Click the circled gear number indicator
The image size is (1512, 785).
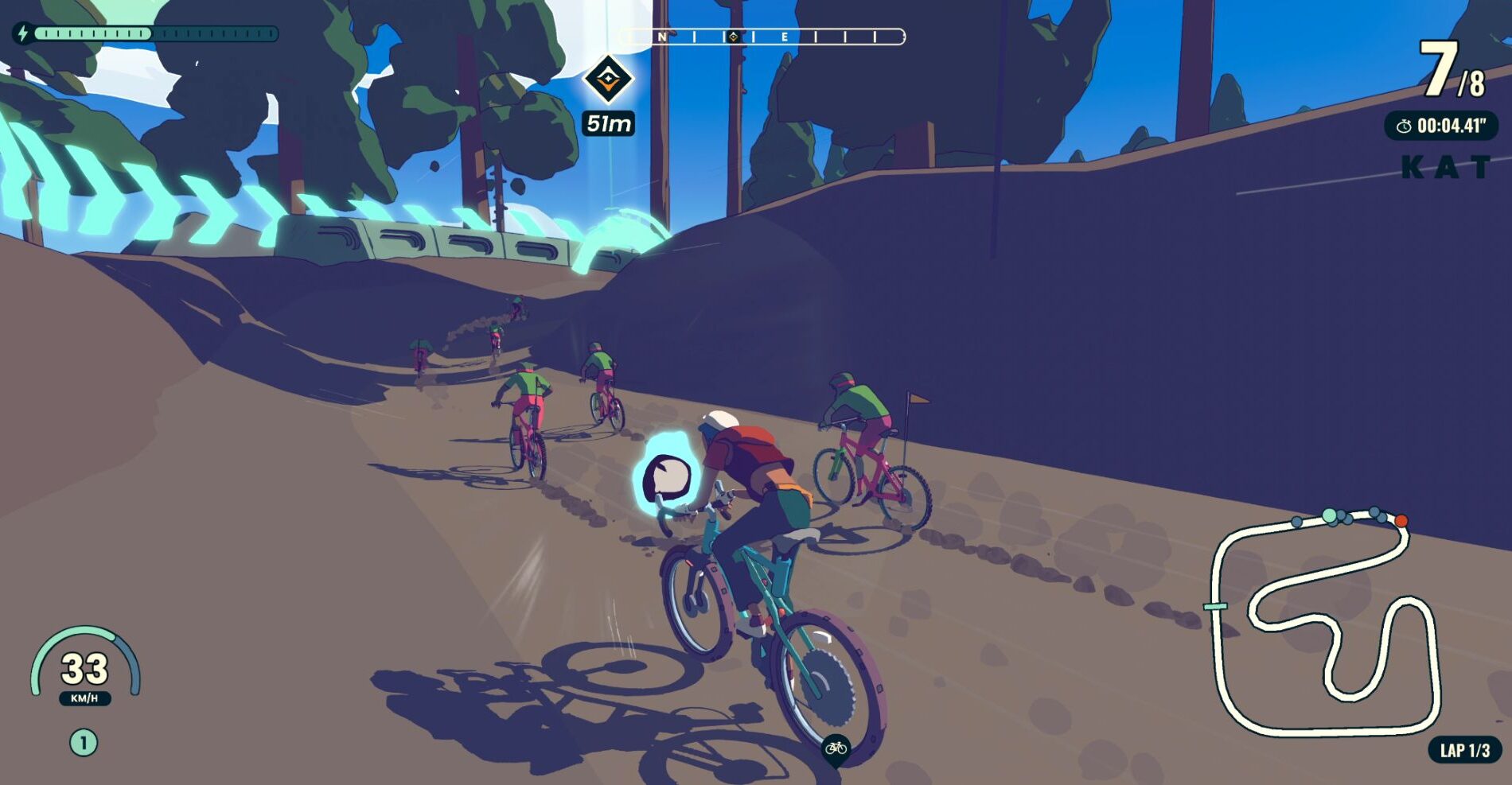84,743
